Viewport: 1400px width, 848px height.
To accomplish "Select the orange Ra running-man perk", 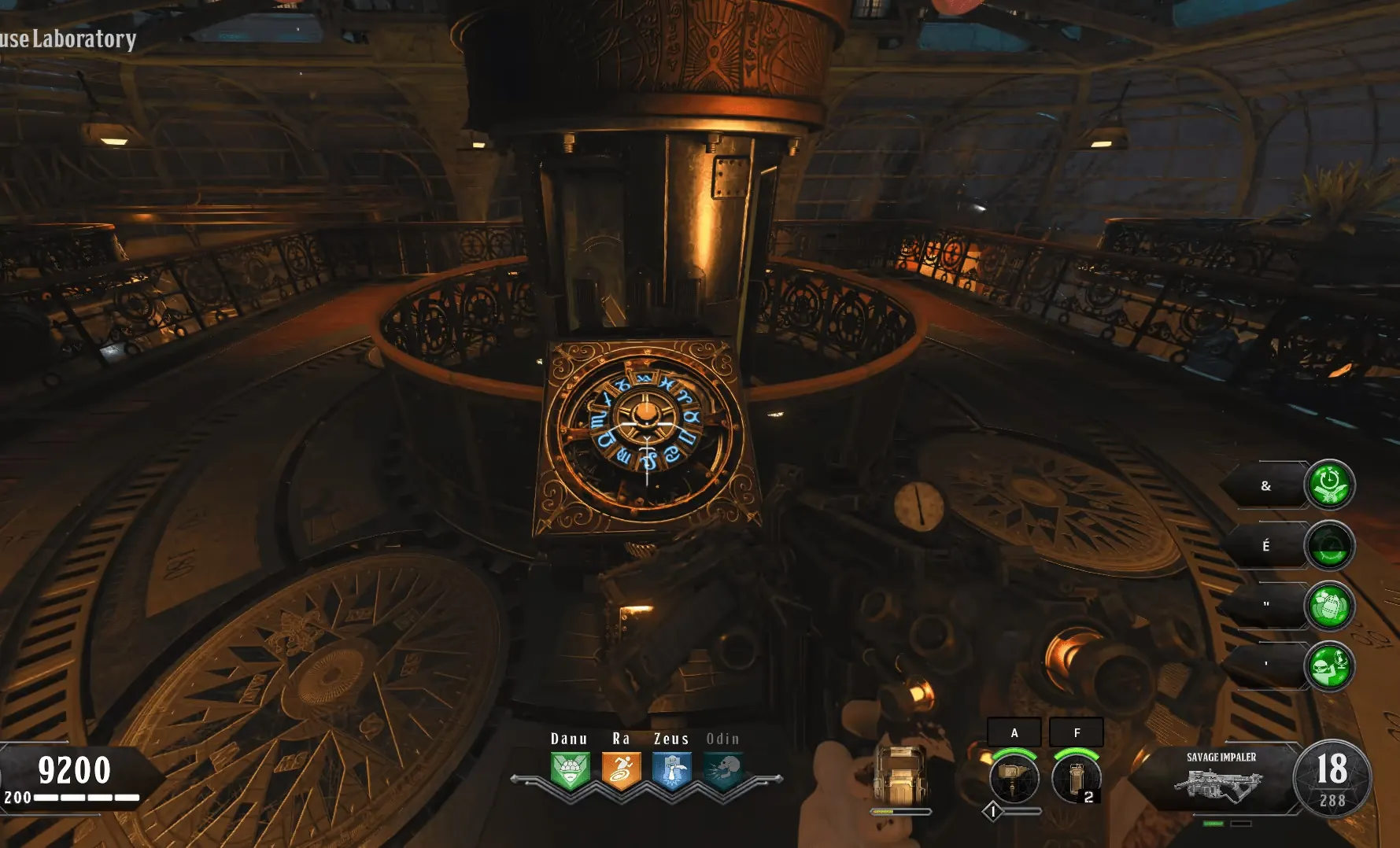I will pos(621,771).
